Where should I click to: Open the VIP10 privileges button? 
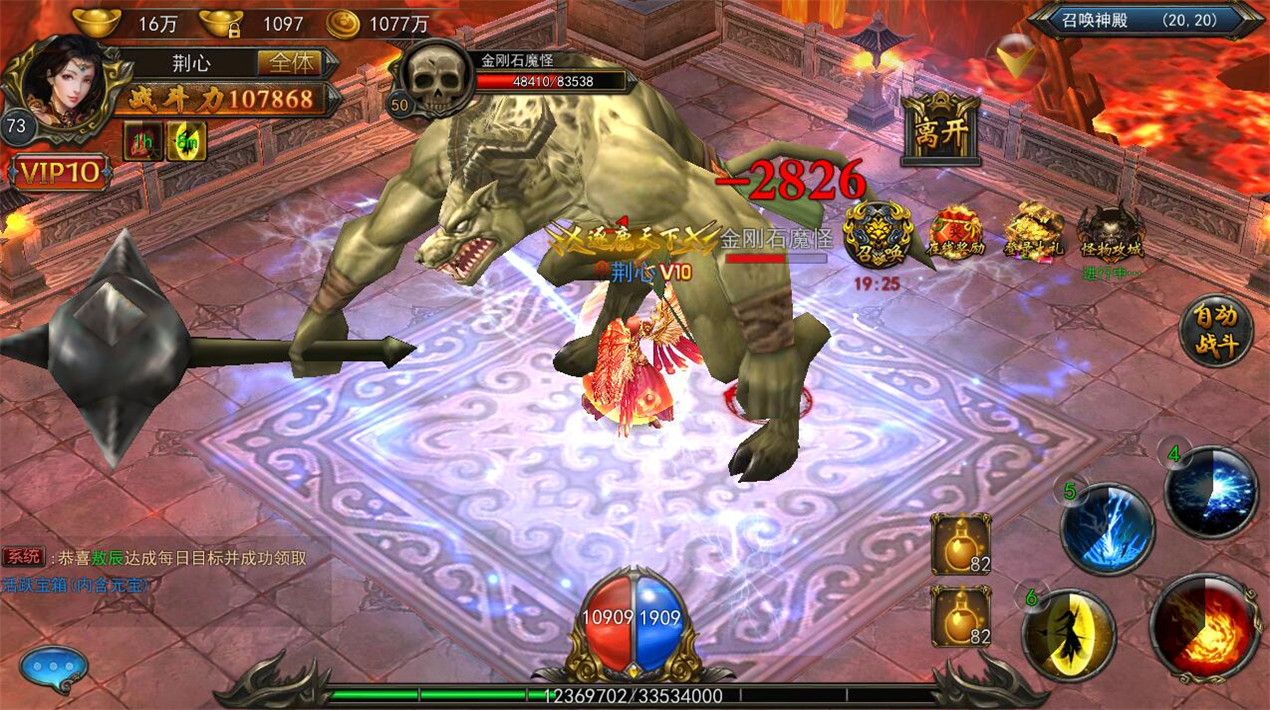pos(60,173)
